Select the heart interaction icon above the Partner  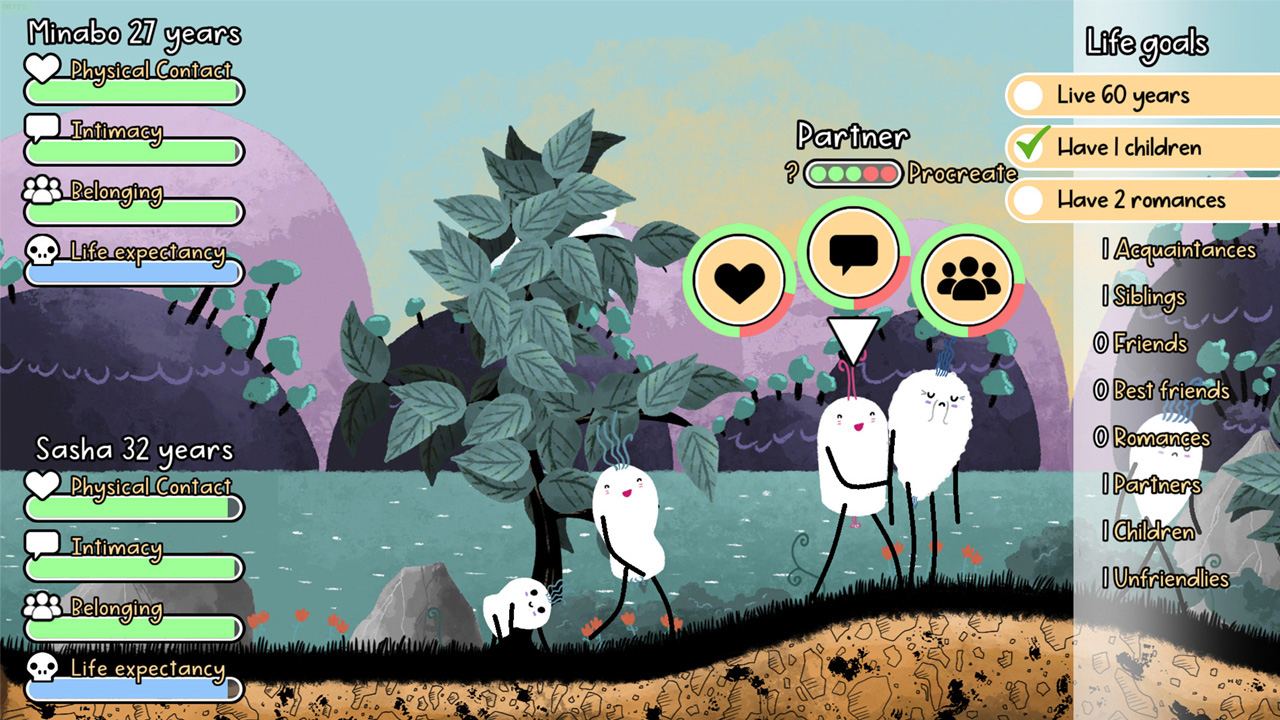pos(740,278)
